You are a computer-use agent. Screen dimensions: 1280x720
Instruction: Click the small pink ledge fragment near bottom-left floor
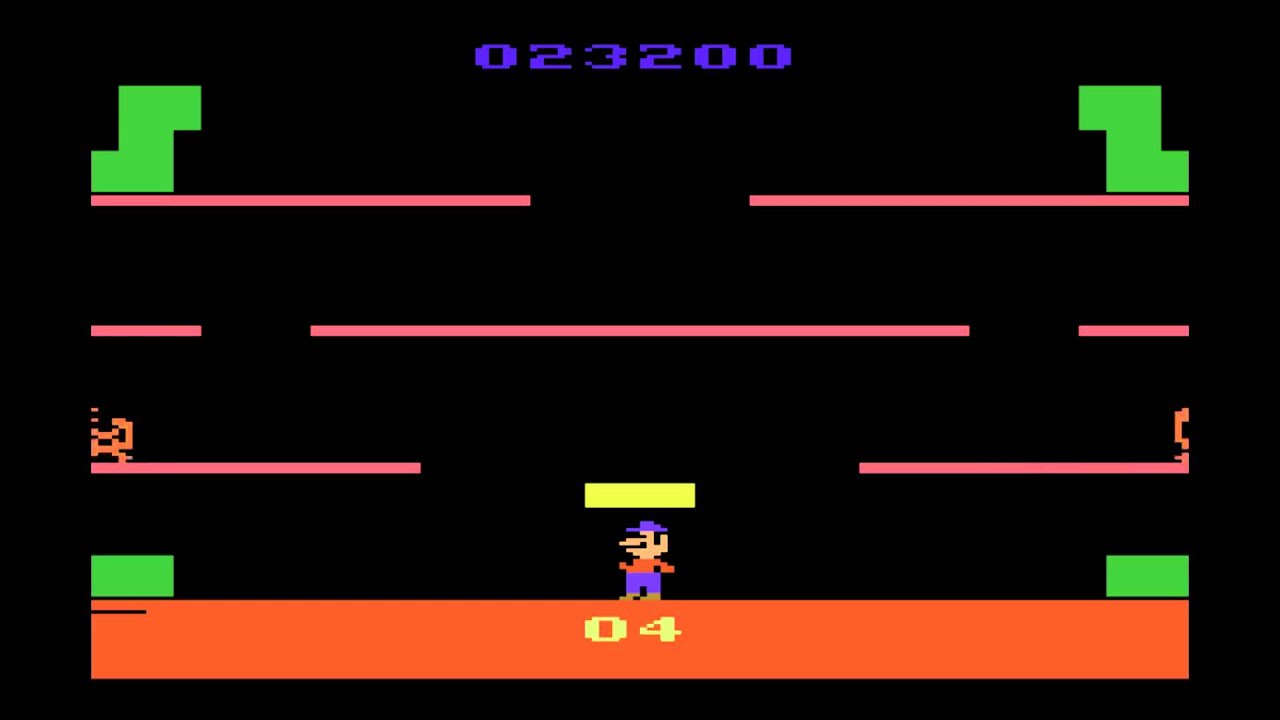(120, 611)
